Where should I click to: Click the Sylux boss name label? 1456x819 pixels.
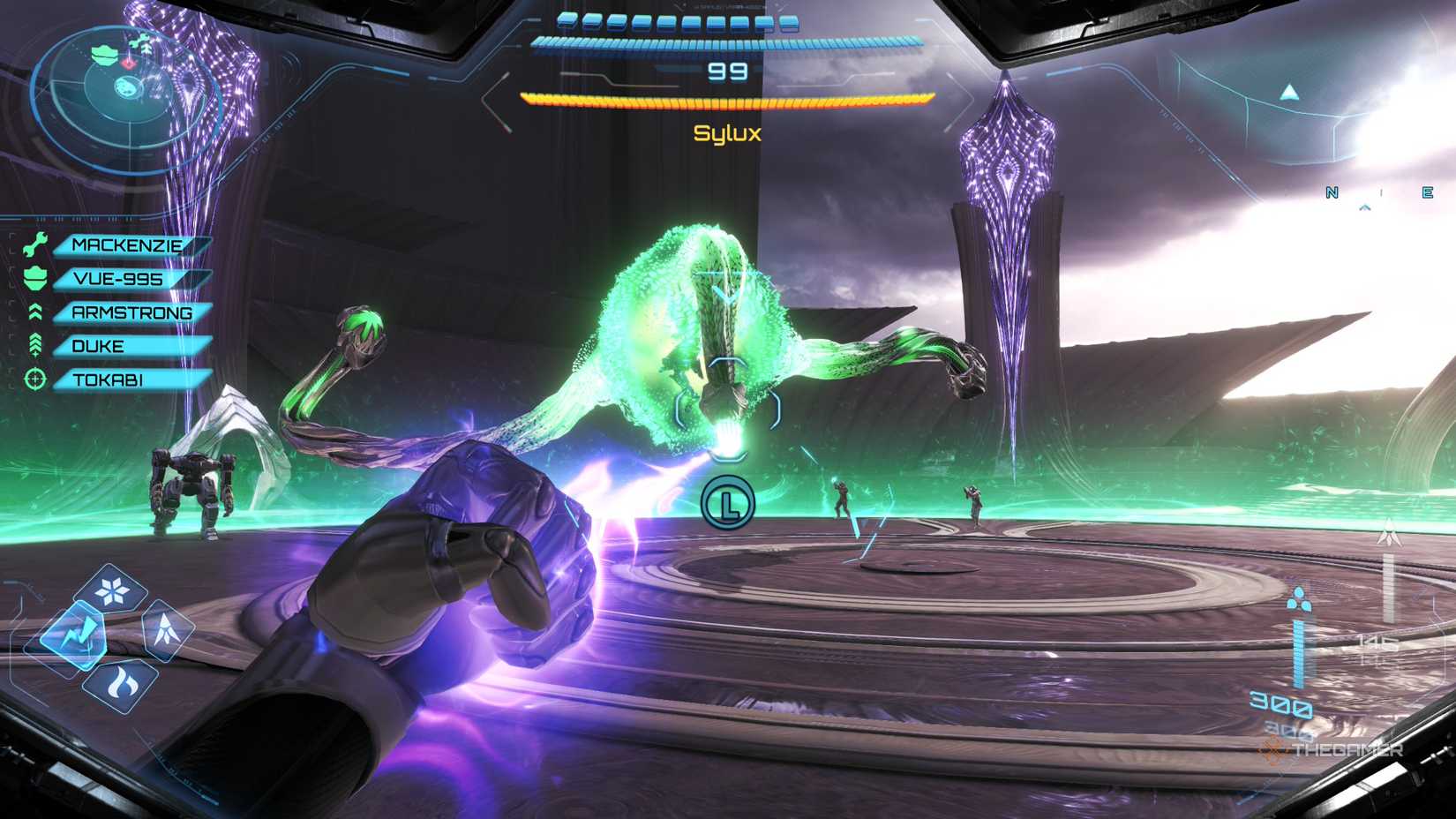tap(727, 131)
